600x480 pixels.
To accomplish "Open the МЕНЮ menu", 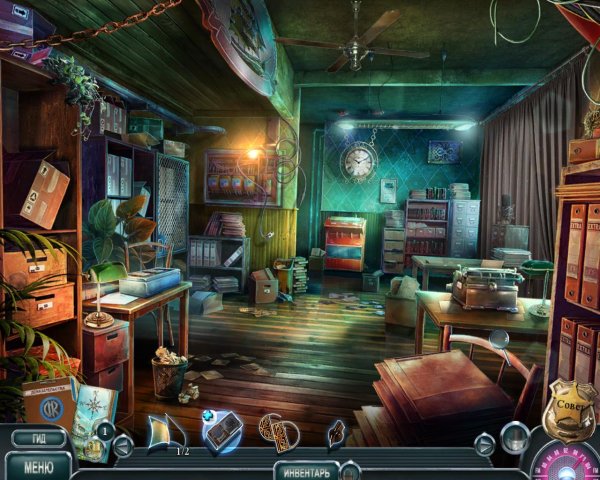I will [38, 466].
